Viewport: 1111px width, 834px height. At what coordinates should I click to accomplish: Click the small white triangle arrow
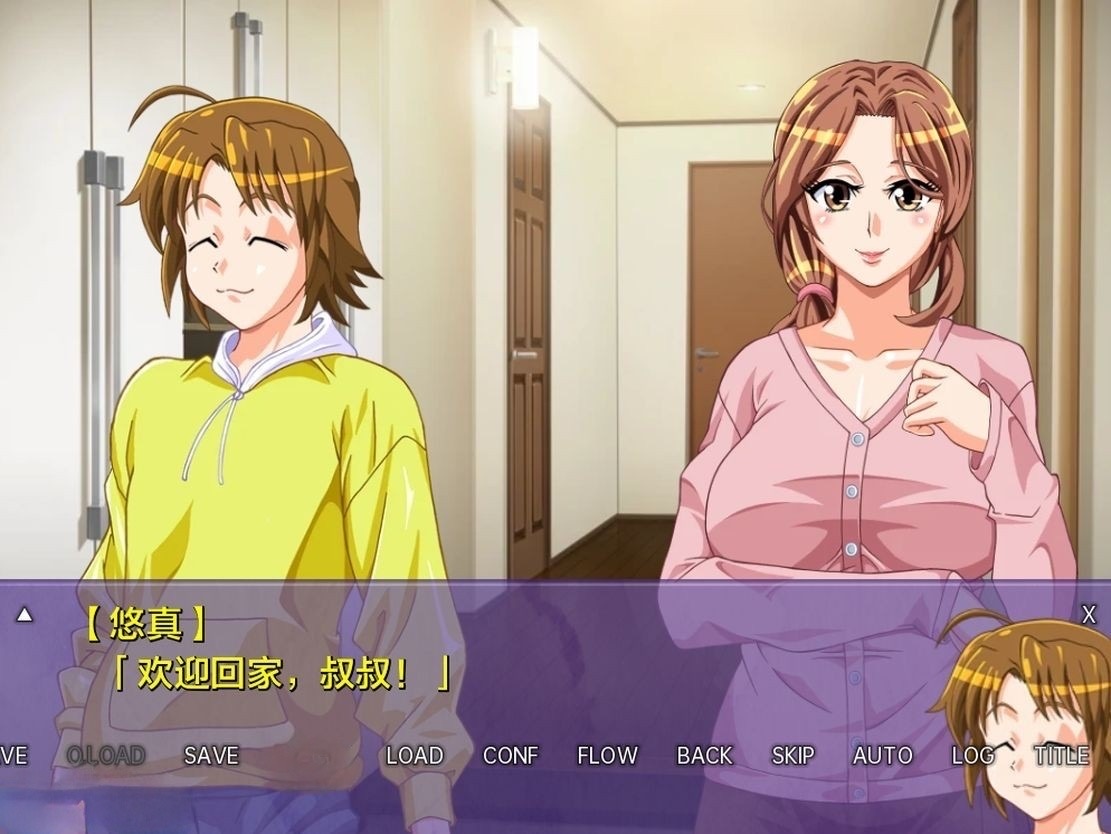pyautogui.click(x=24, y=615)
